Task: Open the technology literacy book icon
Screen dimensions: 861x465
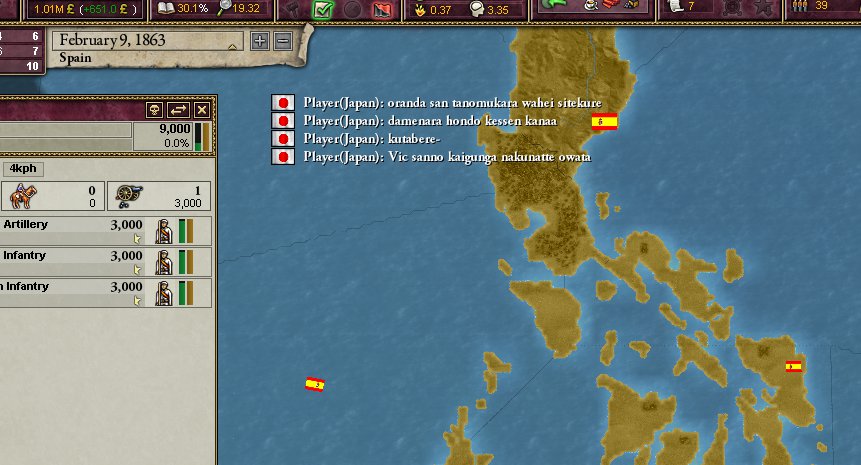Action: [x=167, y=9]
